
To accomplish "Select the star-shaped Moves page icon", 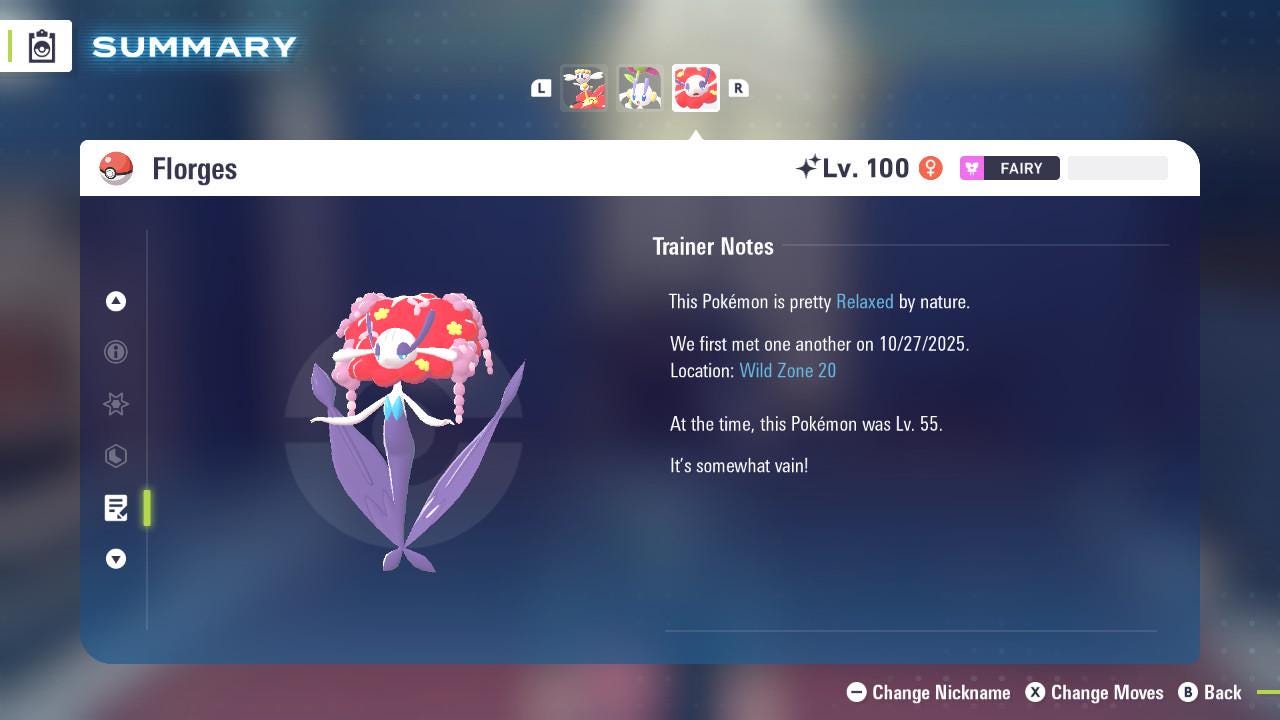I will tap(116, 404).
